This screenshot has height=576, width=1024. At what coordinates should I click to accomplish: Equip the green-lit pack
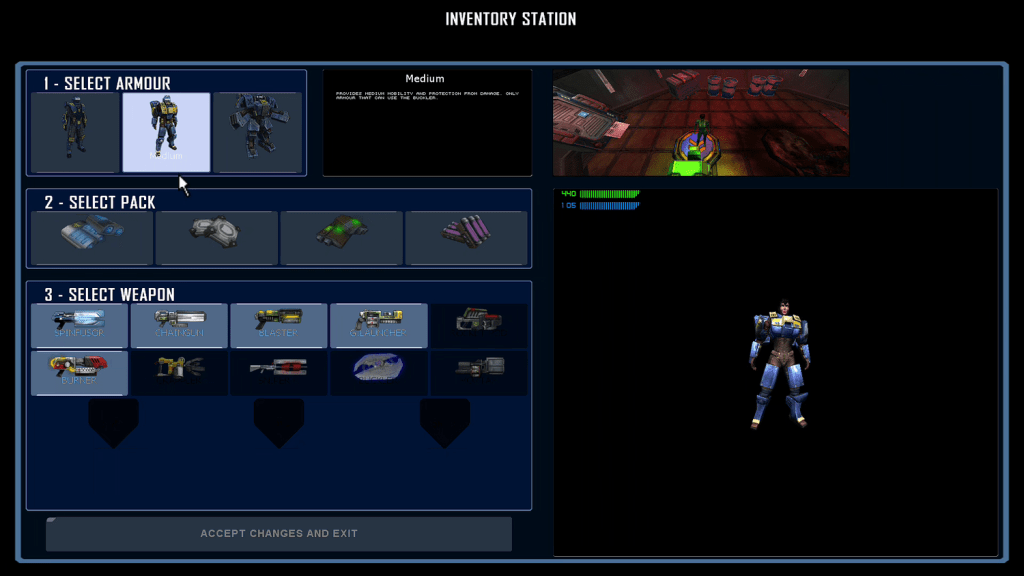pyautogui.click(x=341, y=238)
